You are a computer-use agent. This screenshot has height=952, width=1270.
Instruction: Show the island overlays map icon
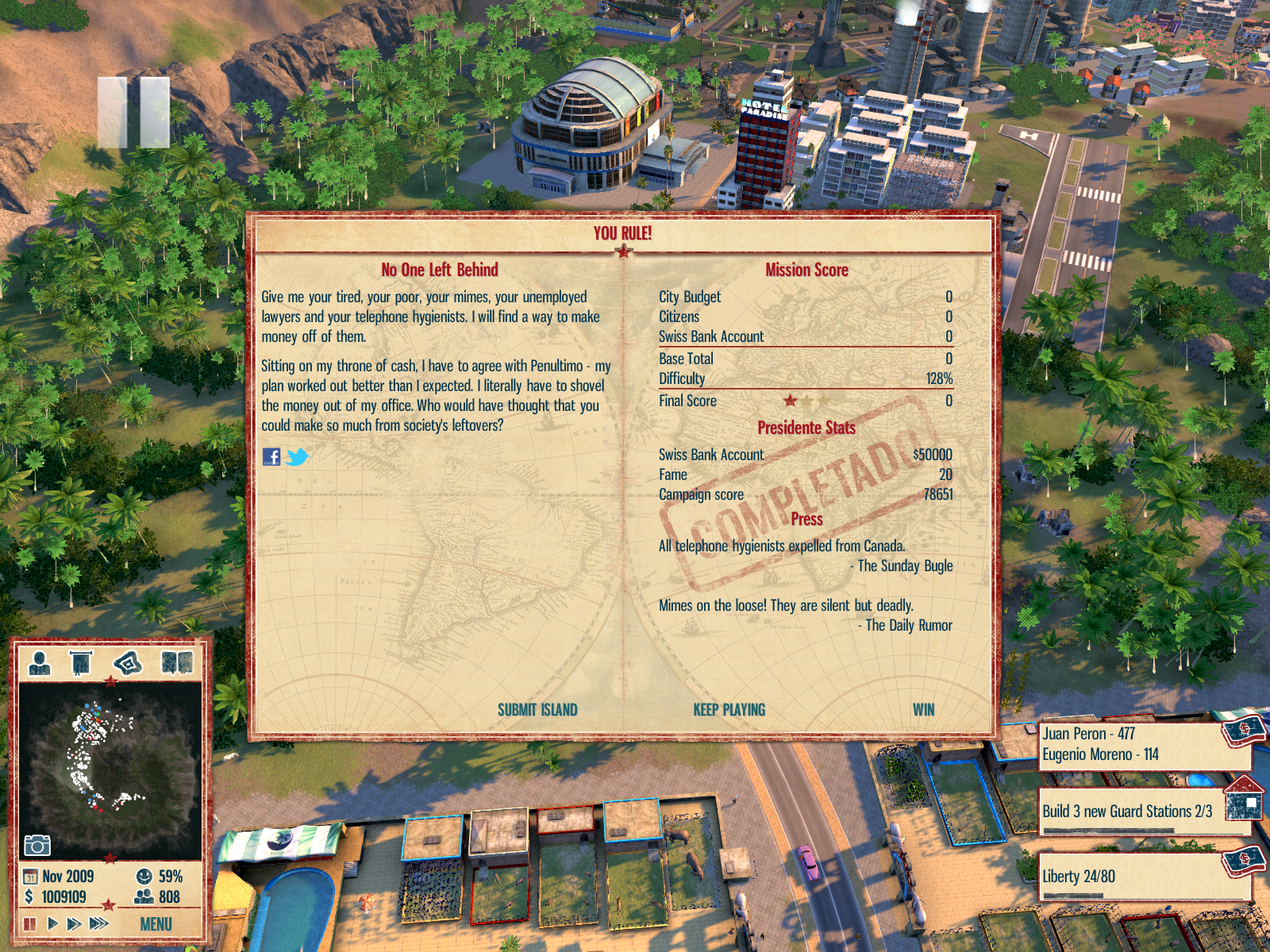(x=128, y=662)
